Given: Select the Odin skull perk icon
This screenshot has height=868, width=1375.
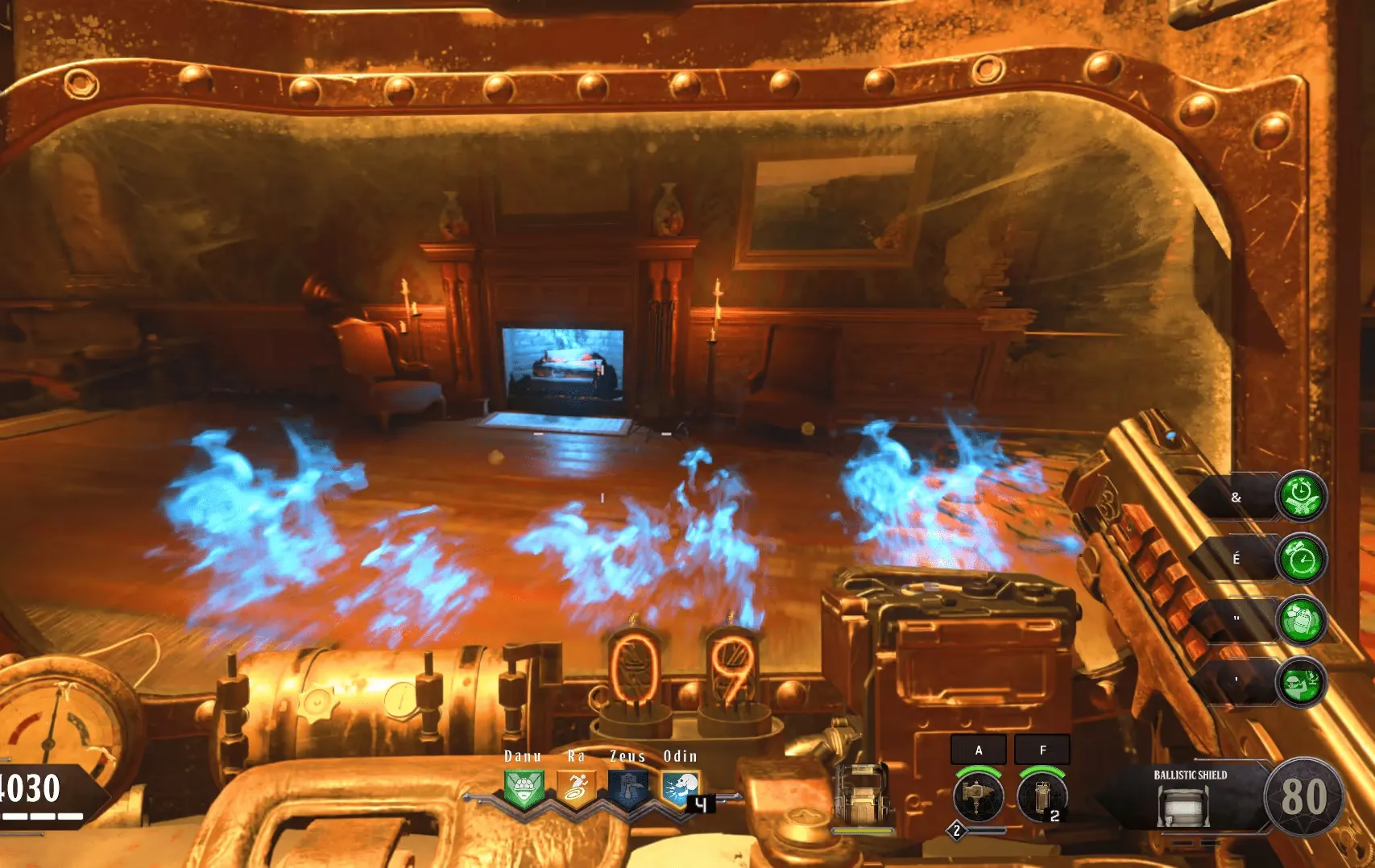Looking at the screenshot, I should [681, 788].
